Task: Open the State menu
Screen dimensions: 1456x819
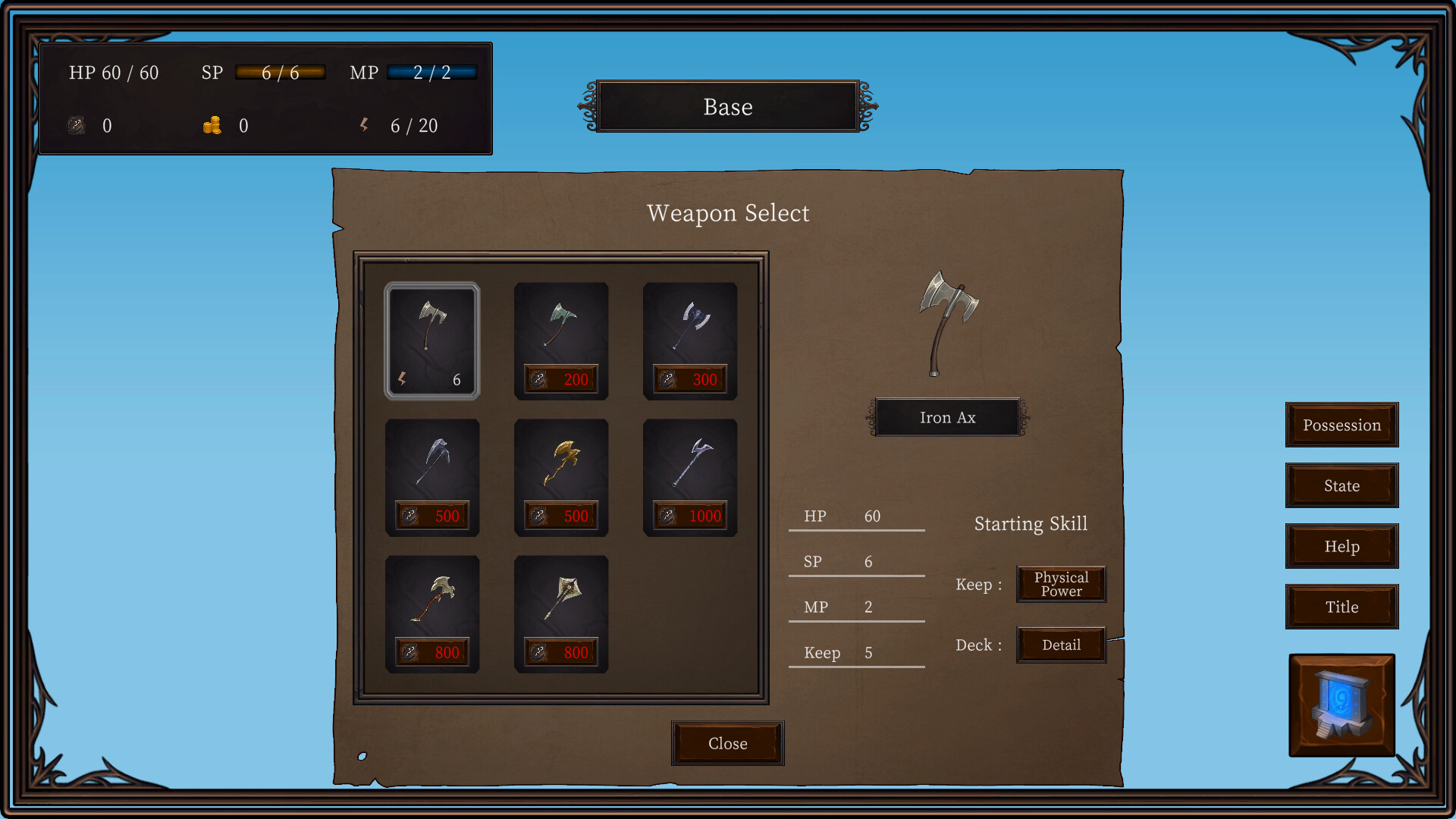Action: tap(1341, 485)
